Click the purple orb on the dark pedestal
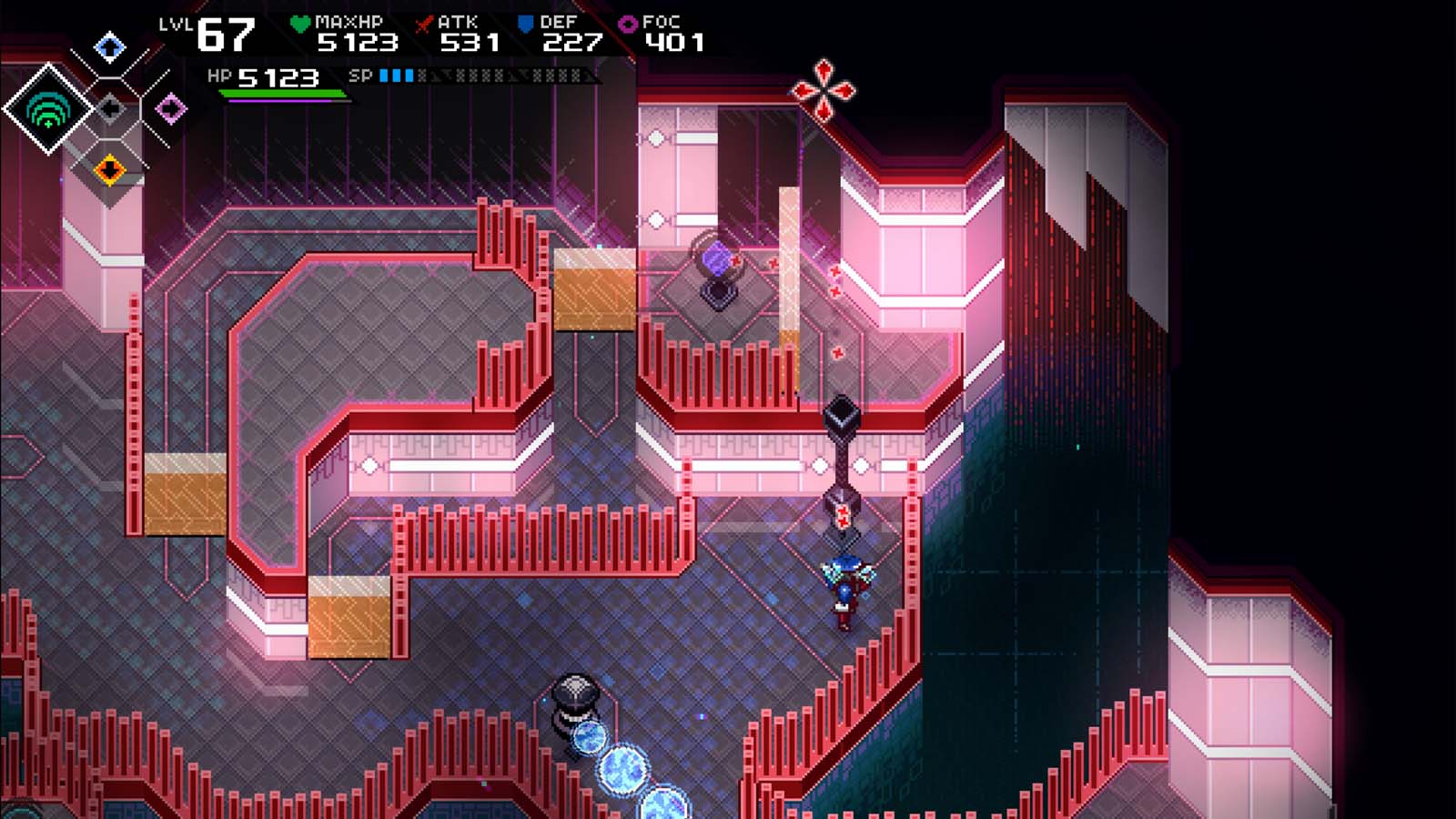Screen dimensions: 1456x819 tap(718, 258)
